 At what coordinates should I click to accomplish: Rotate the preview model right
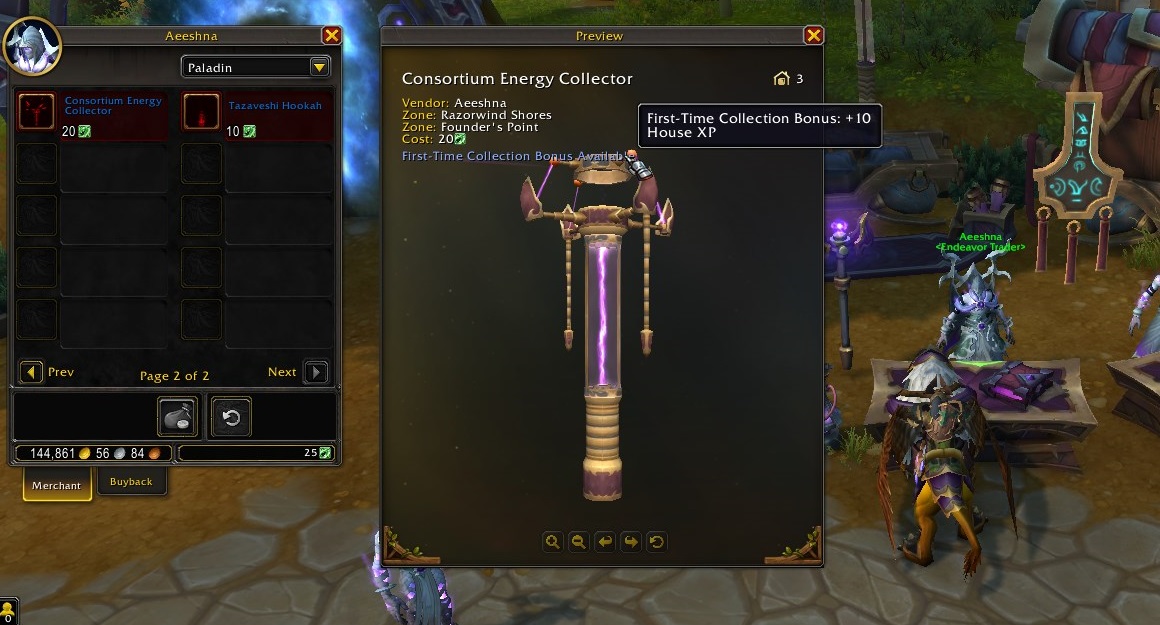[630, 542]
